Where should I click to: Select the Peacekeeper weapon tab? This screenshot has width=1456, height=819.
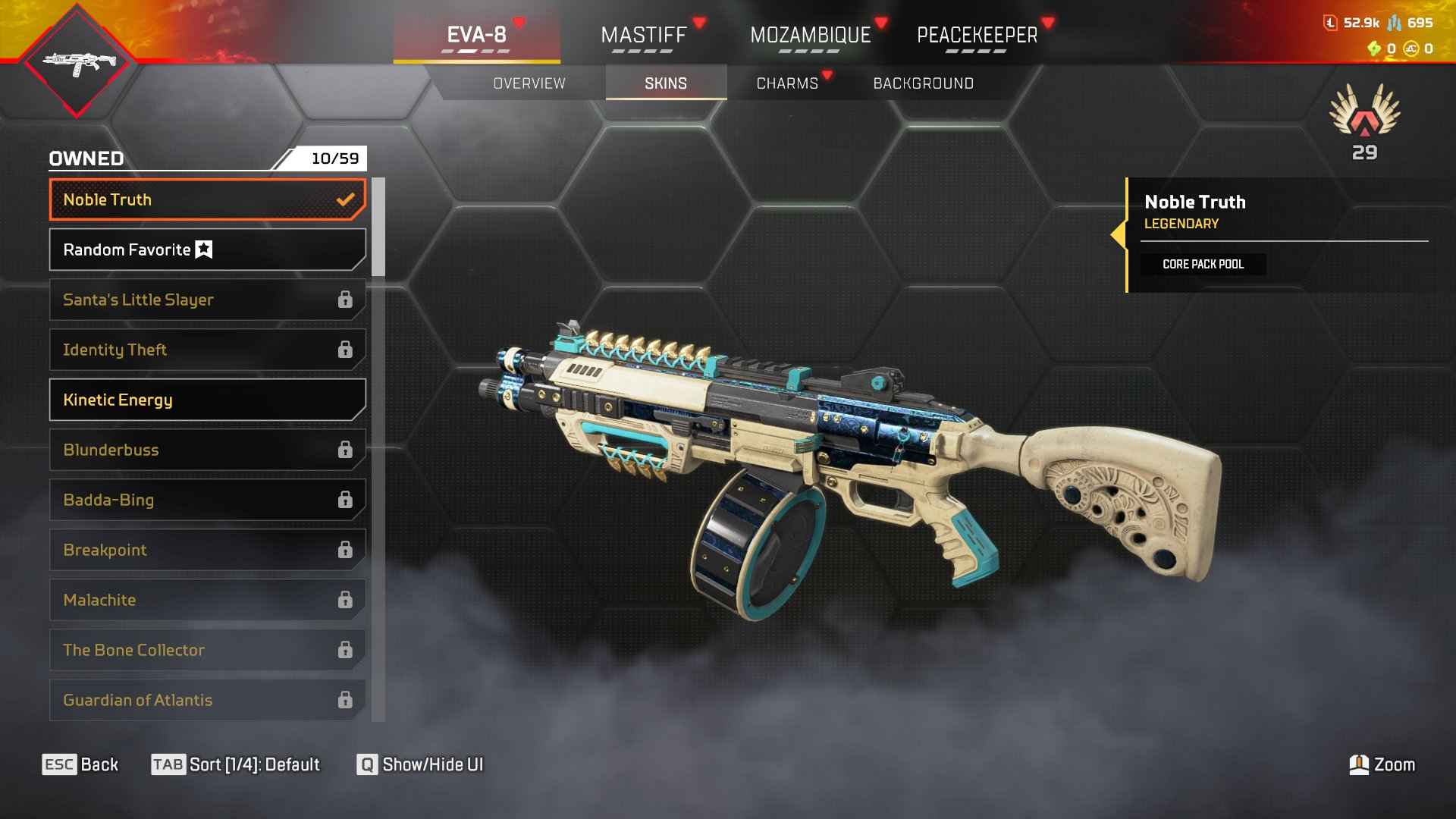[977, 35]
